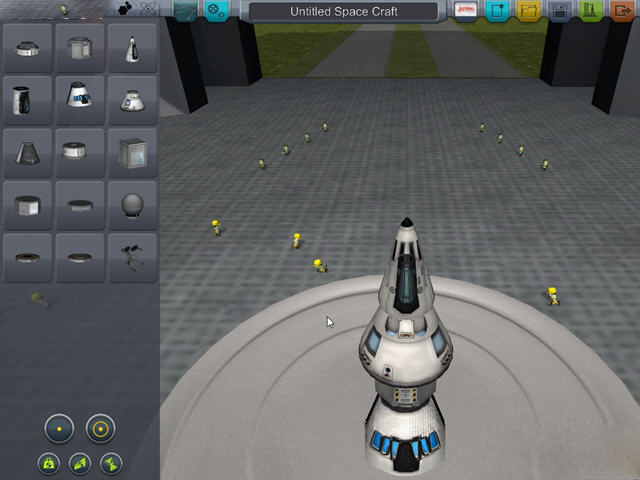Click the yellow weight icon button
640x480 pixels.
[x=48, y=463]
